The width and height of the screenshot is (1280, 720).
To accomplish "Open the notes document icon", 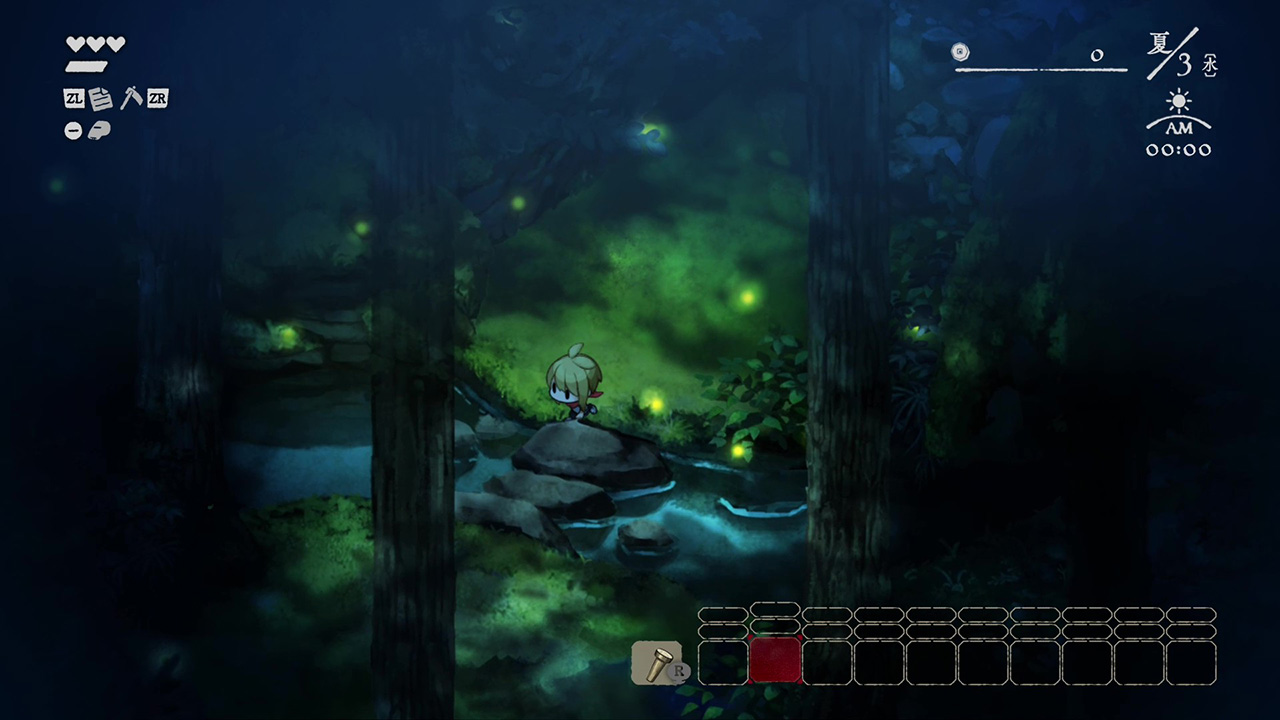I will pos(100,99).
